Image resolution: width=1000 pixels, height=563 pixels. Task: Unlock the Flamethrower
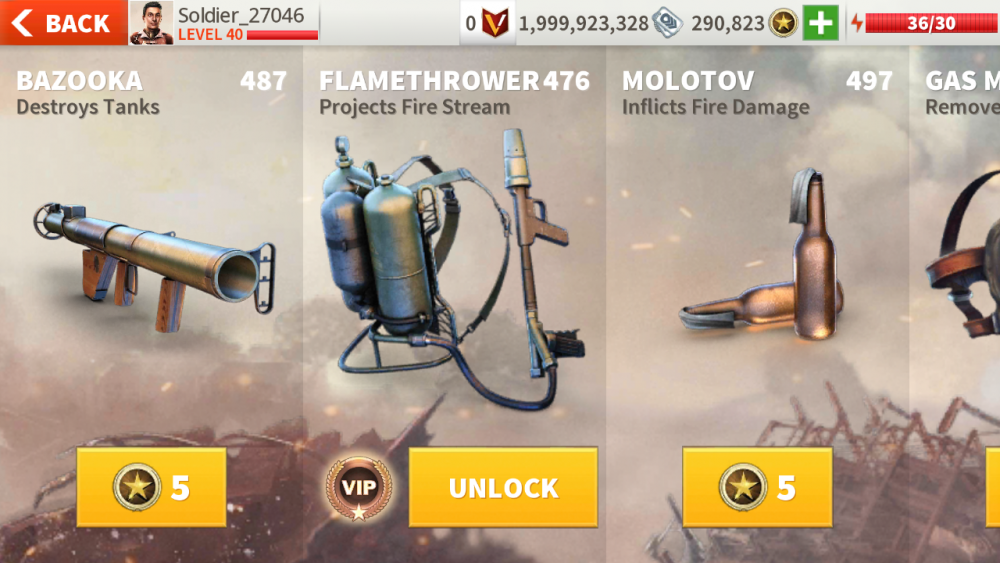tap(503, 487)
